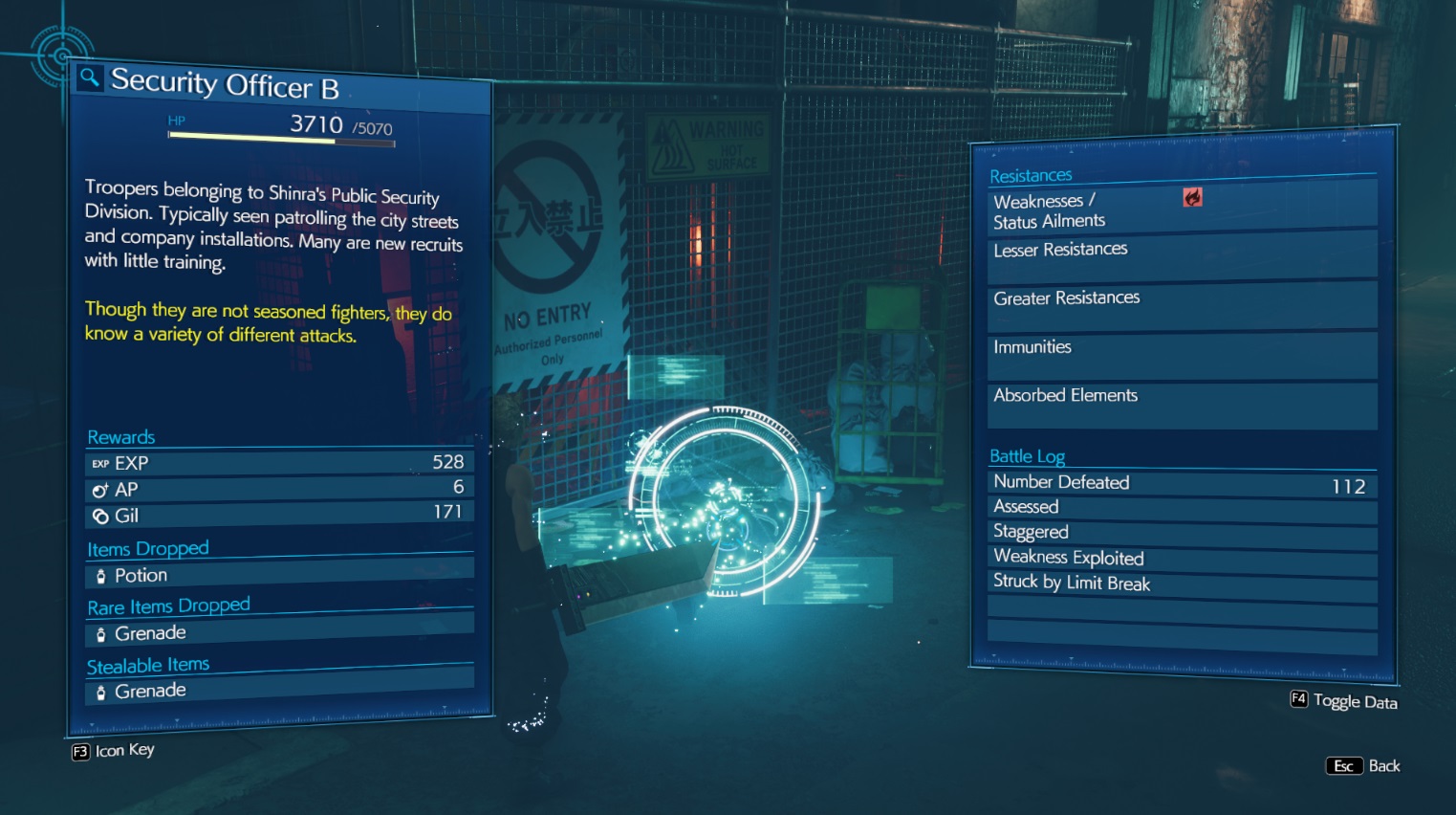
Task: Open the Icon Key legend
Action: (x=123, y=751)
